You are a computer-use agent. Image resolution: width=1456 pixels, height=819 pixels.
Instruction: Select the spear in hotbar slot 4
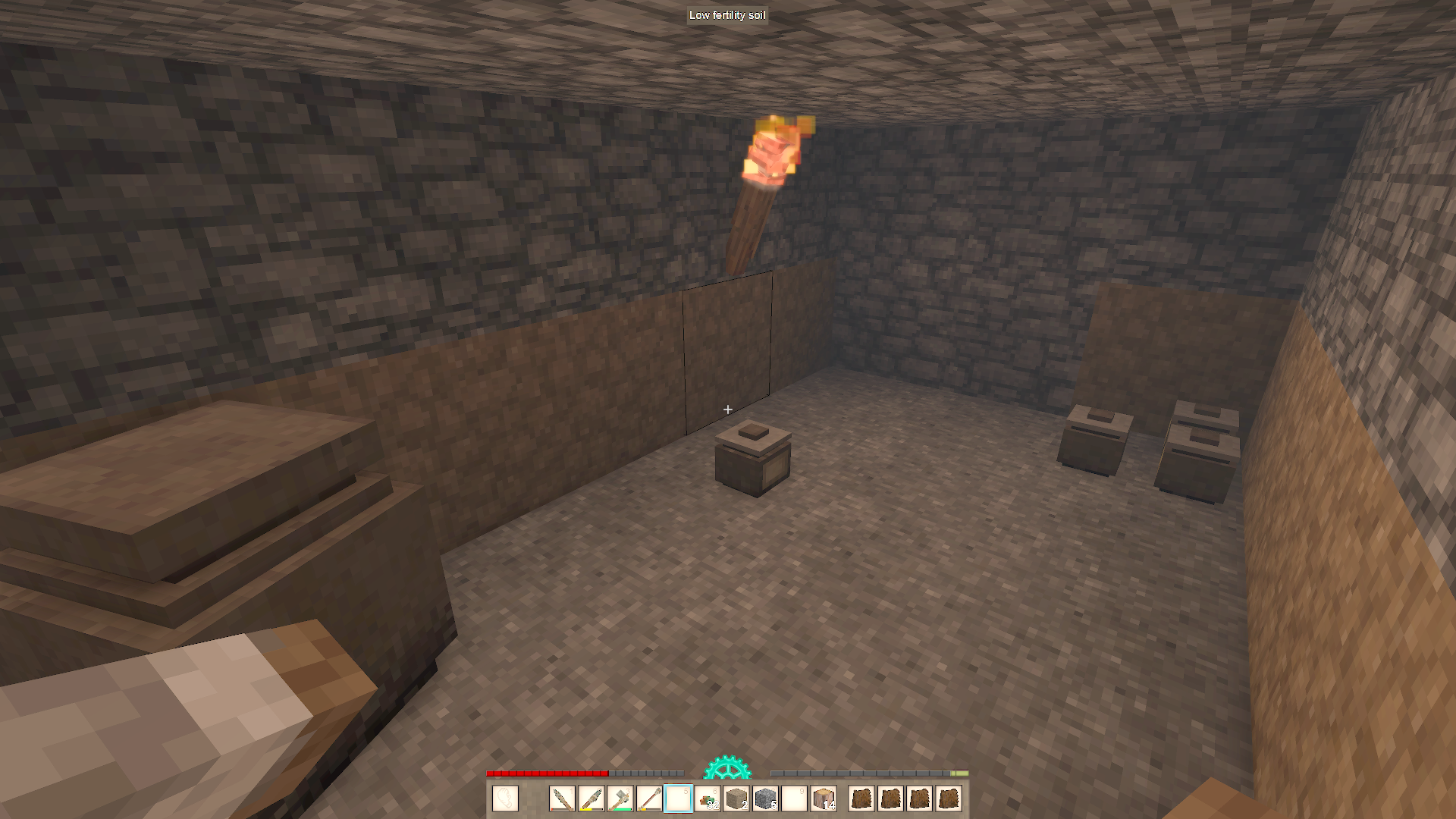tap(650, 799)
